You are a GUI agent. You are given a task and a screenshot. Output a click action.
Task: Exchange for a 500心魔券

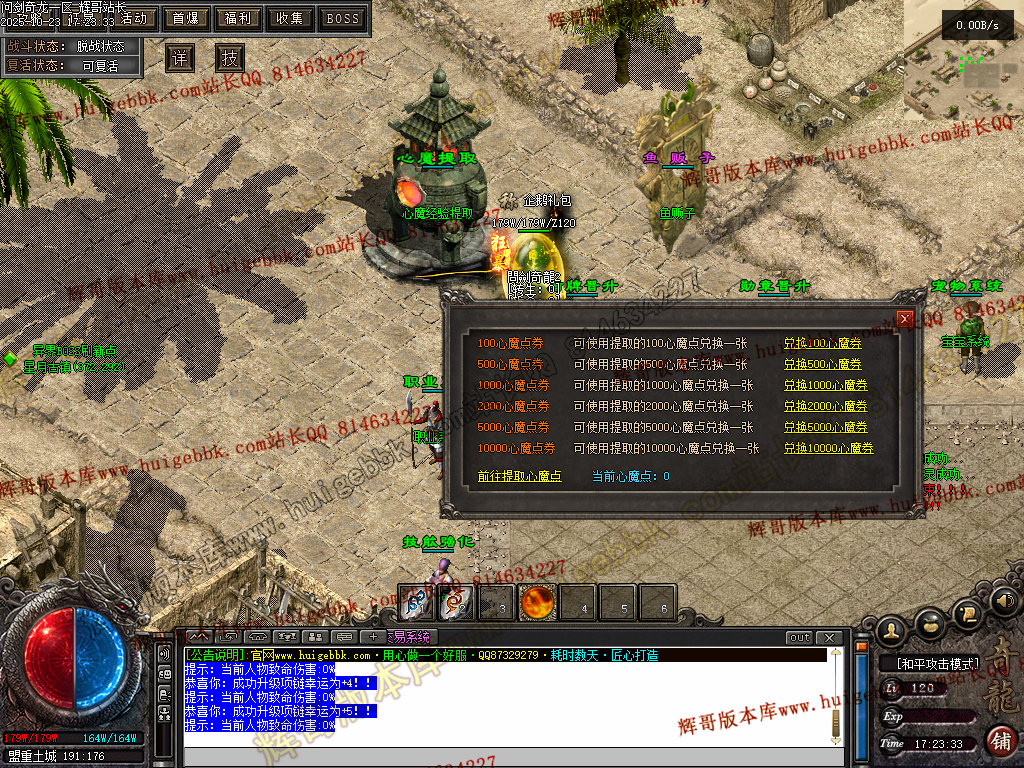tap(822, 364)
